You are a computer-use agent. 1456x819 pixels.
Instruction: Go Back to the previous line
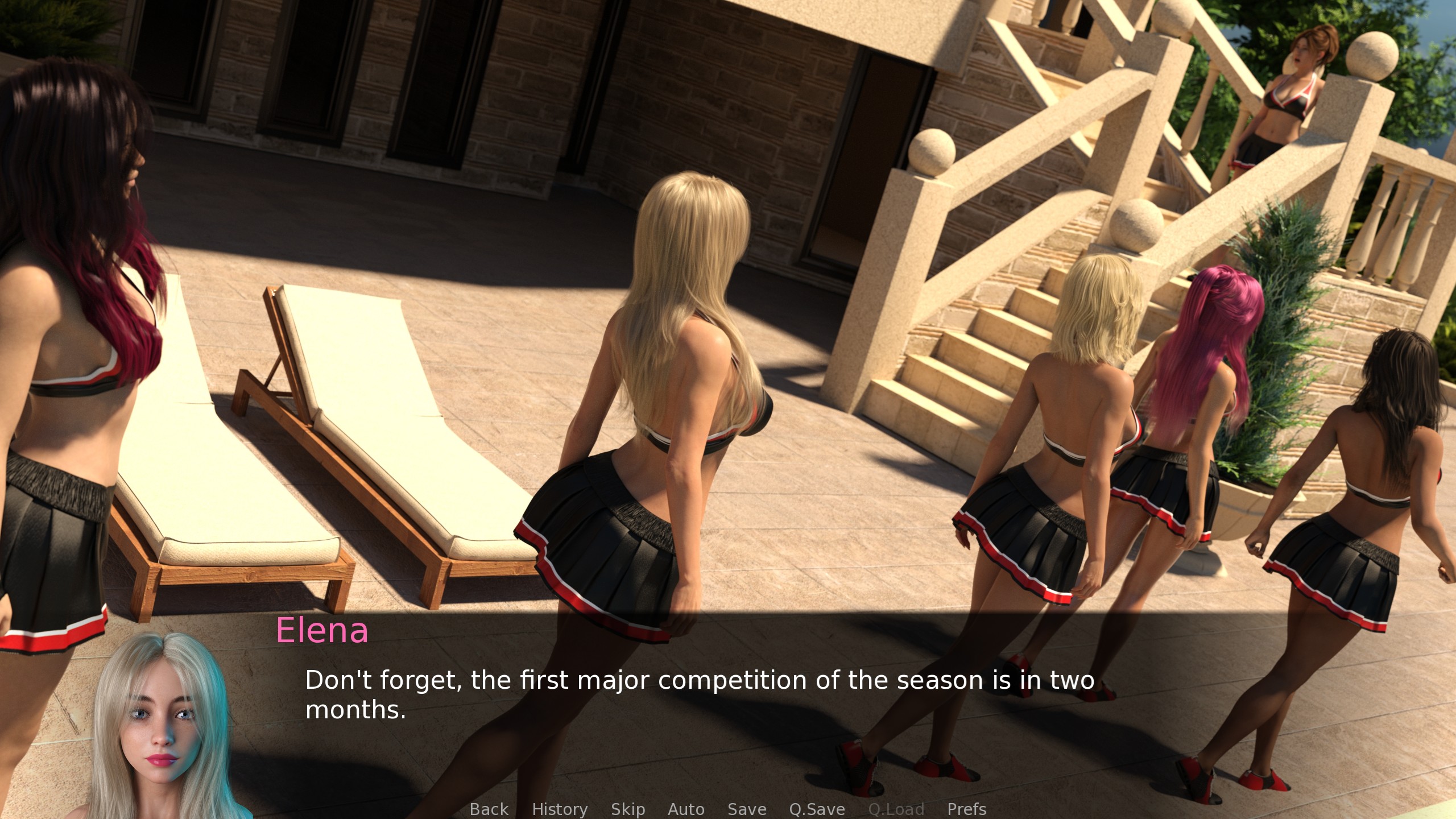[489, 809]
